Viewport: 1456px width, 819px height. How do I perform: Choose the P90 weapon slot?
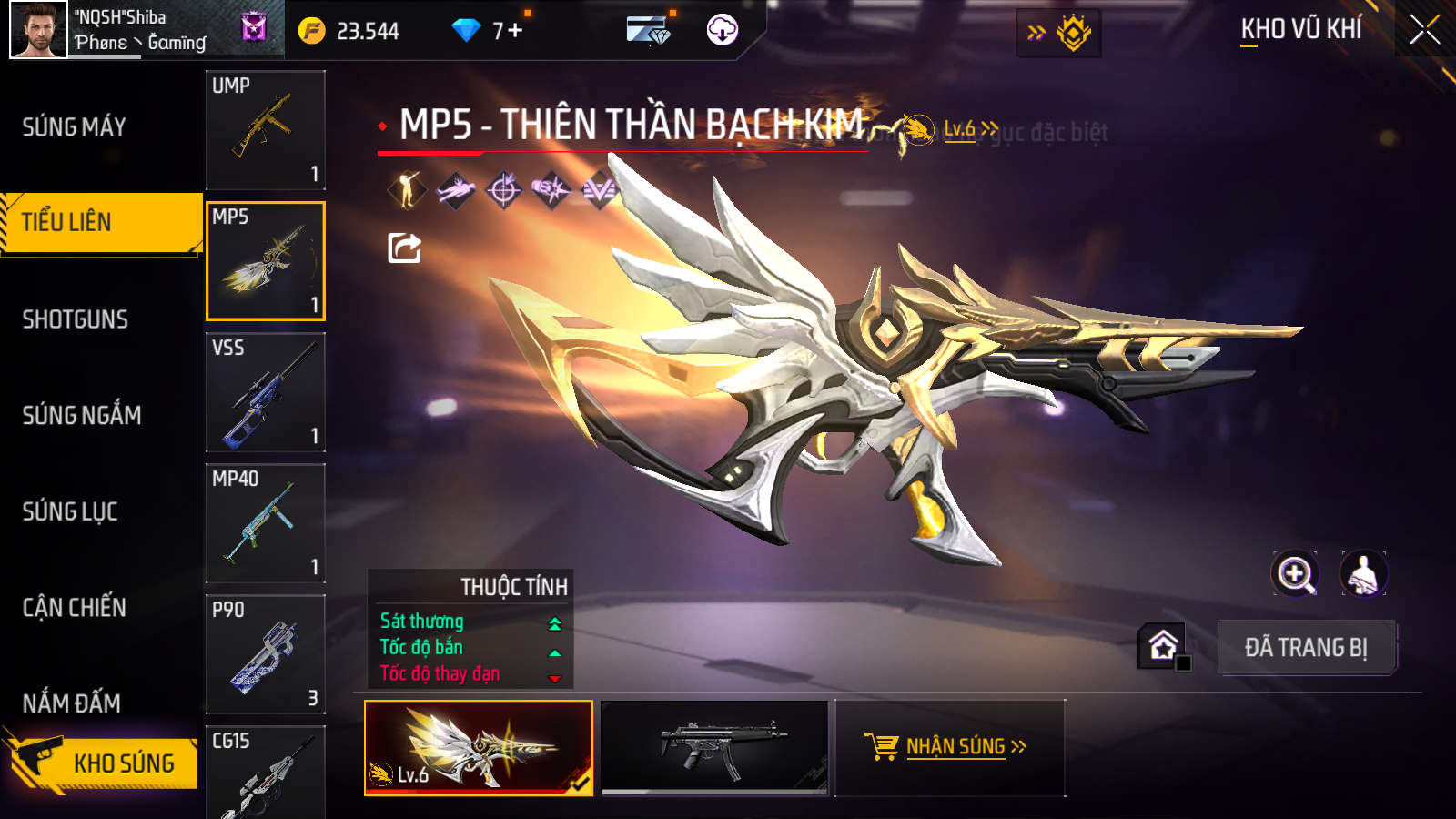(265, 654)
